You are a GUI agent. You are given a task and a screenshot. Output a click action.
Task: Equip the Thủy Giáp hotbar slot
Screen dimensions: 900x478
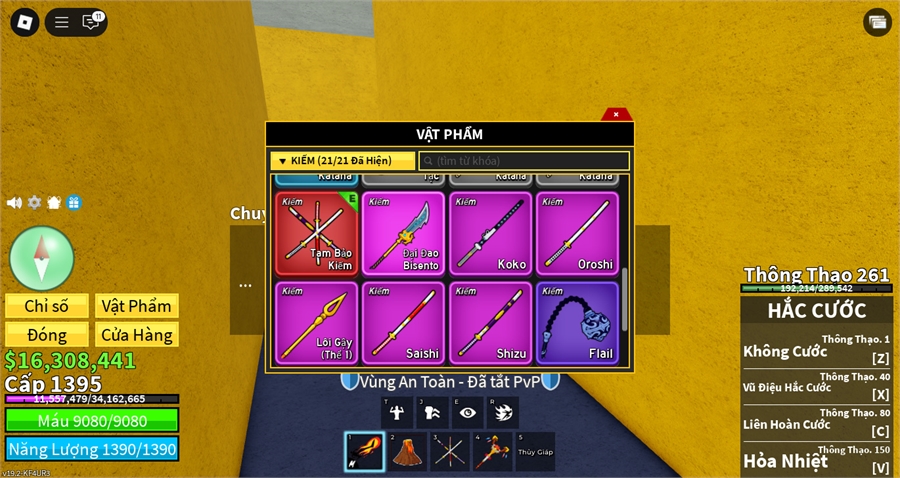(535, 452)
